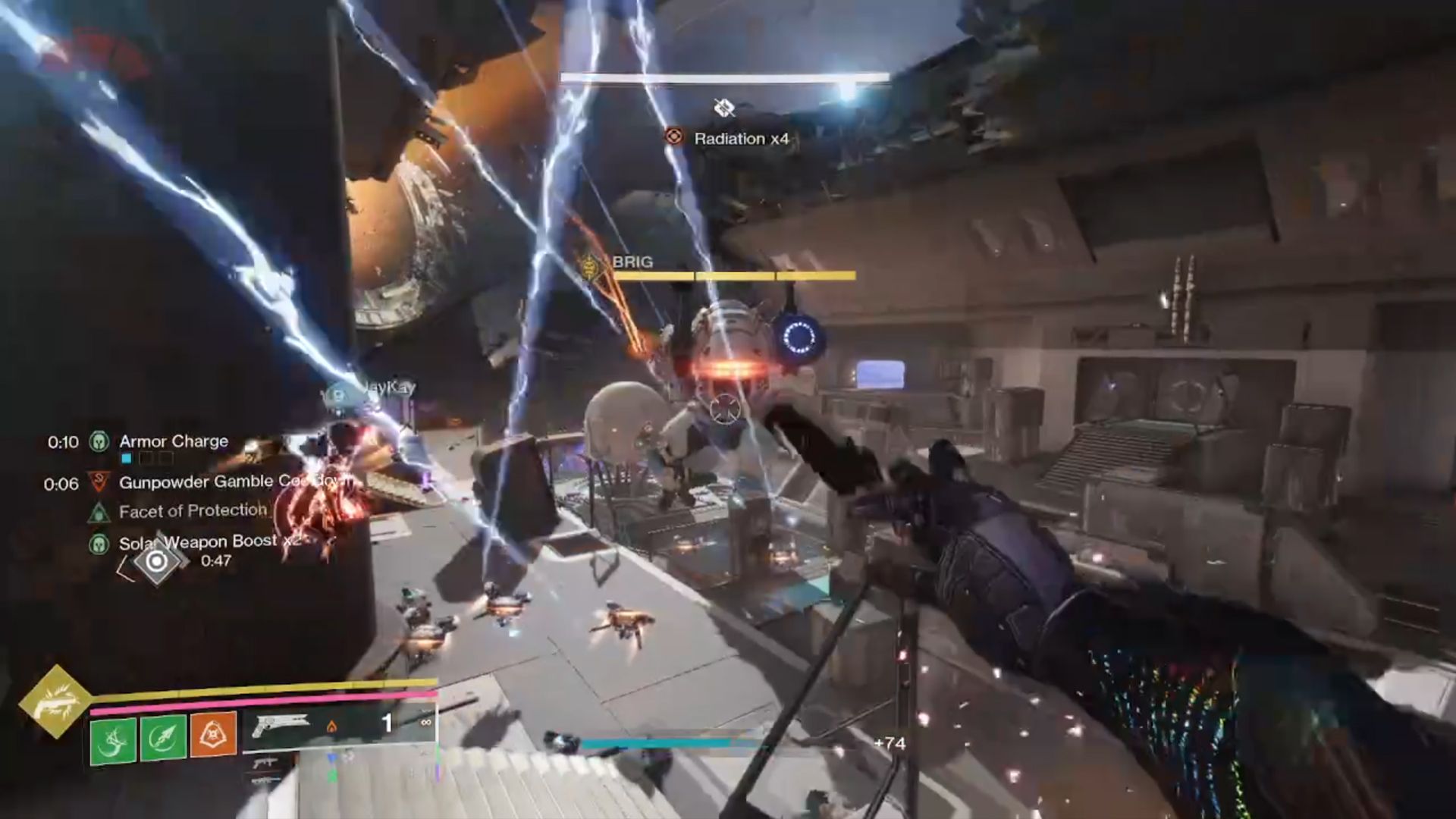Click the orange Gunpowder Gamble grenade charge icon
The width and height of the screenshot is (1456, 819).
(x=212, y=734)
